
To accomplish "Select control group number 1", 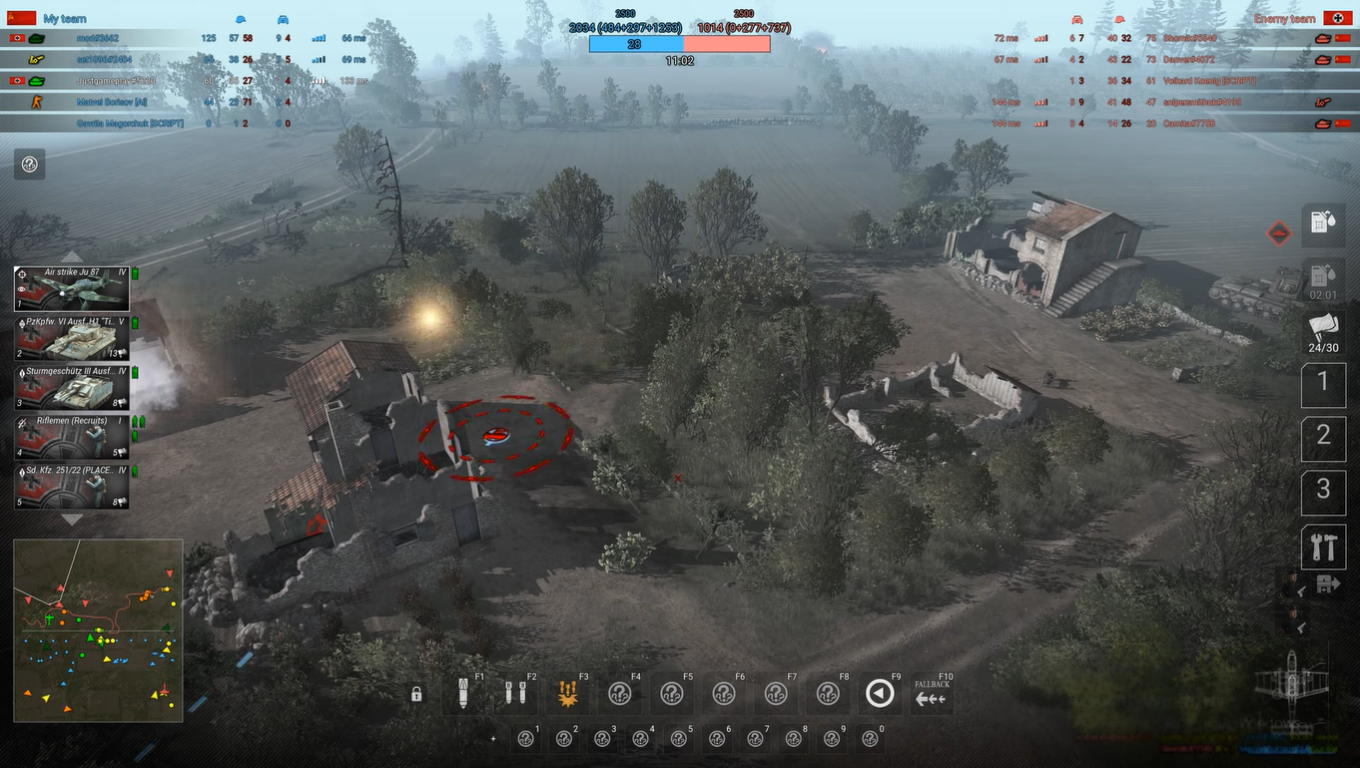I will tap(1322, 384).
